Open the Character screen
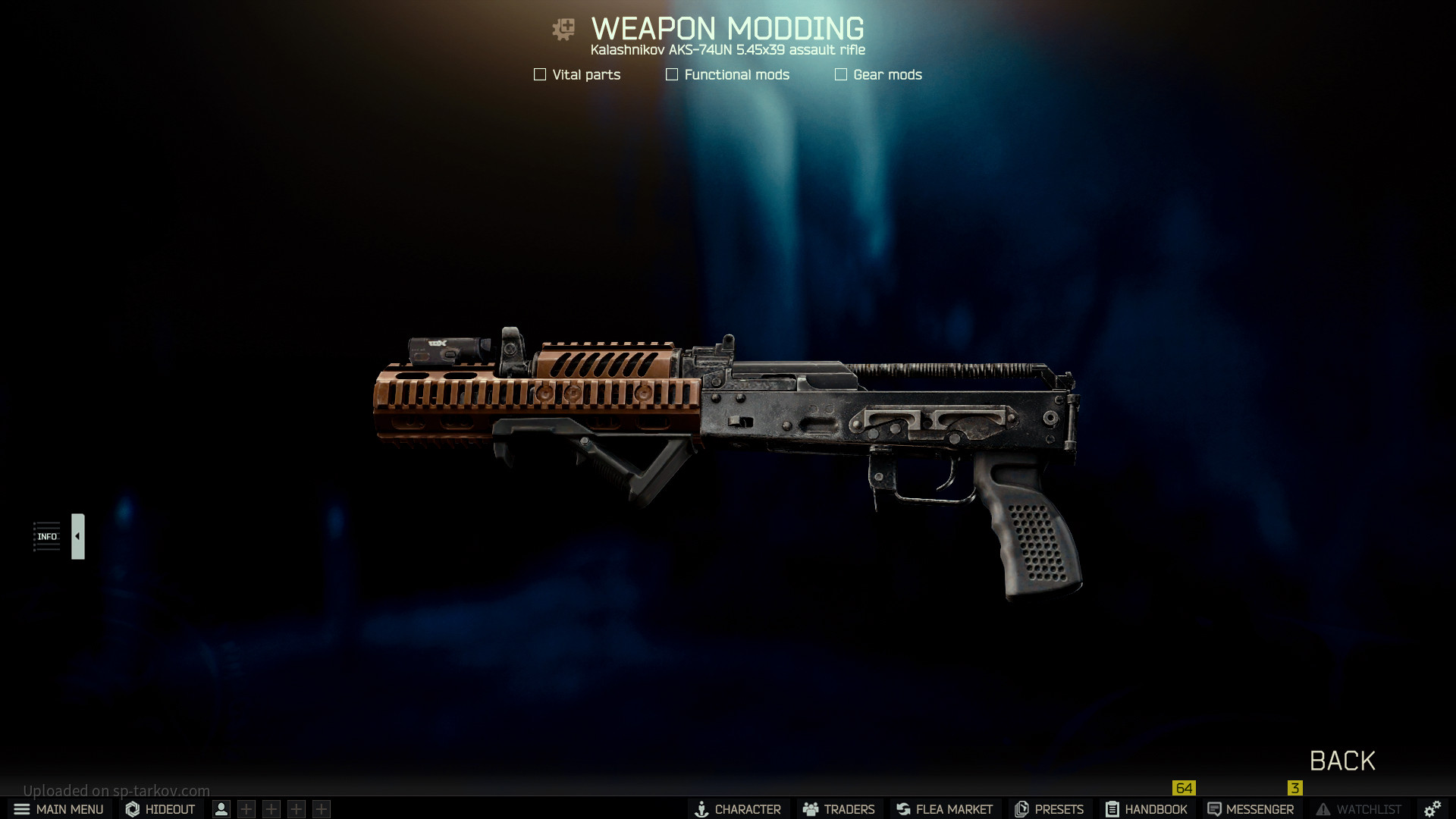1456x819 pixels. 738,809
